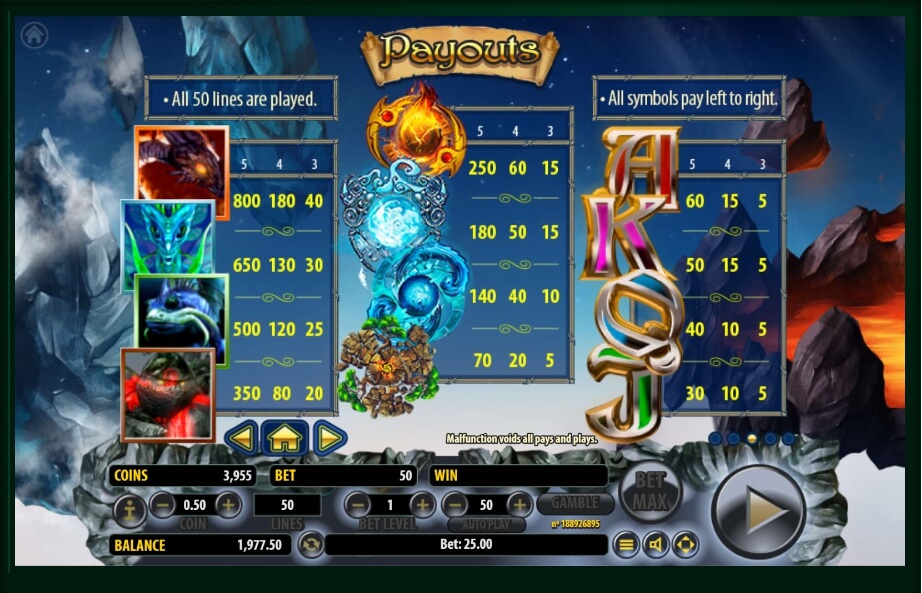Decrease the coin value
The image size is (922, 593).
163,505
